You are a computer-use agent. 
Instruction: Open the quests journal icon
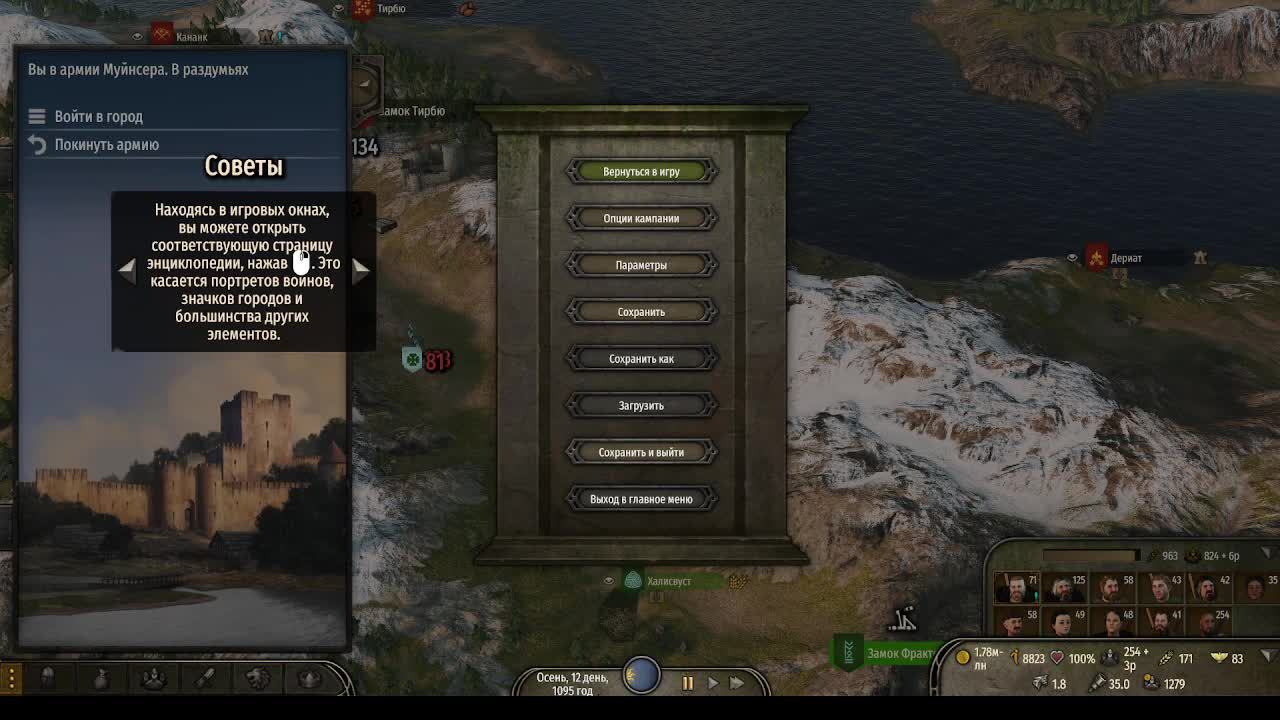[205, 678]
